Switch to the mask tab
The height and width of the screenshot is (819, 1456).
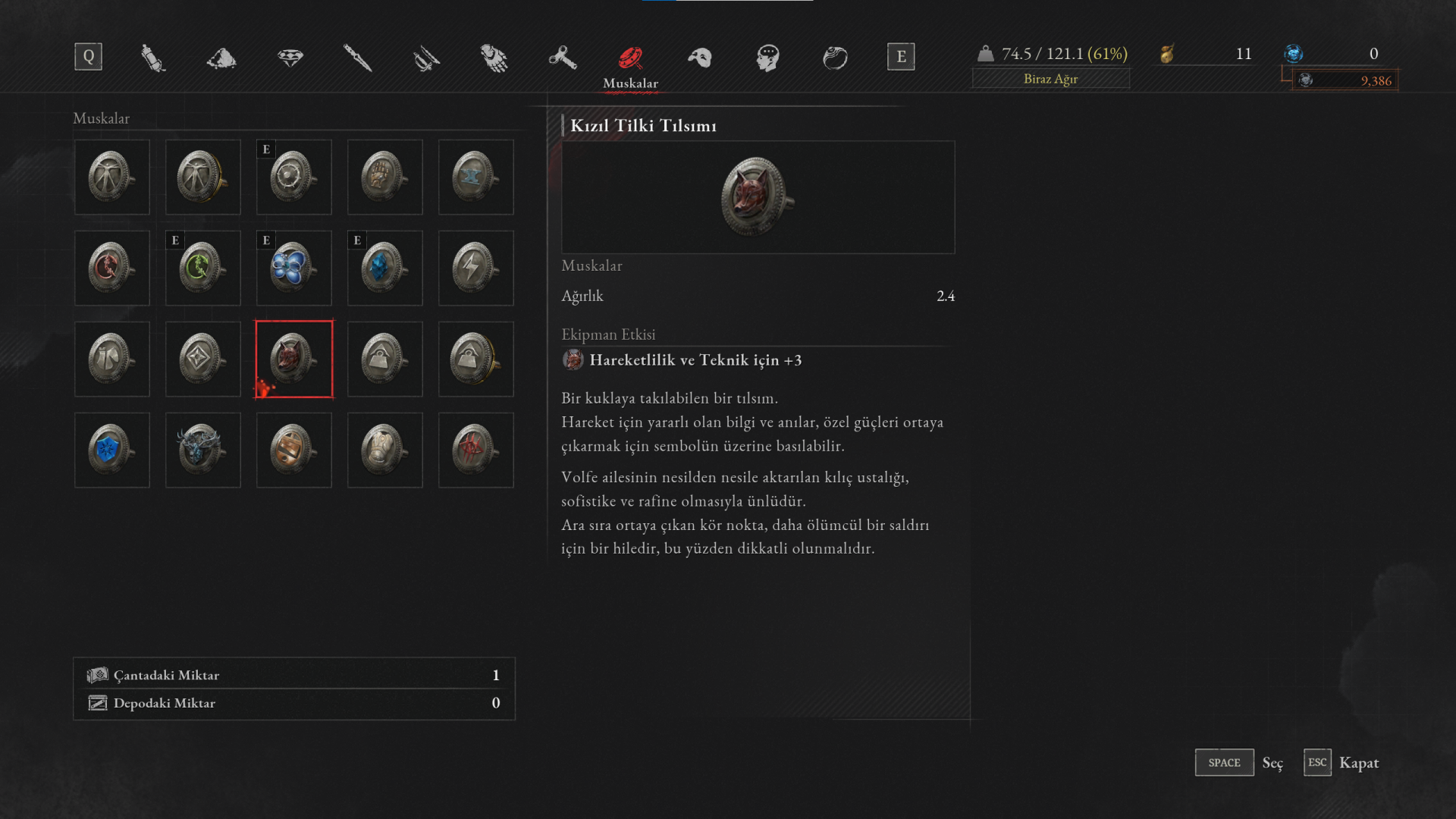[x=699, y=58]
